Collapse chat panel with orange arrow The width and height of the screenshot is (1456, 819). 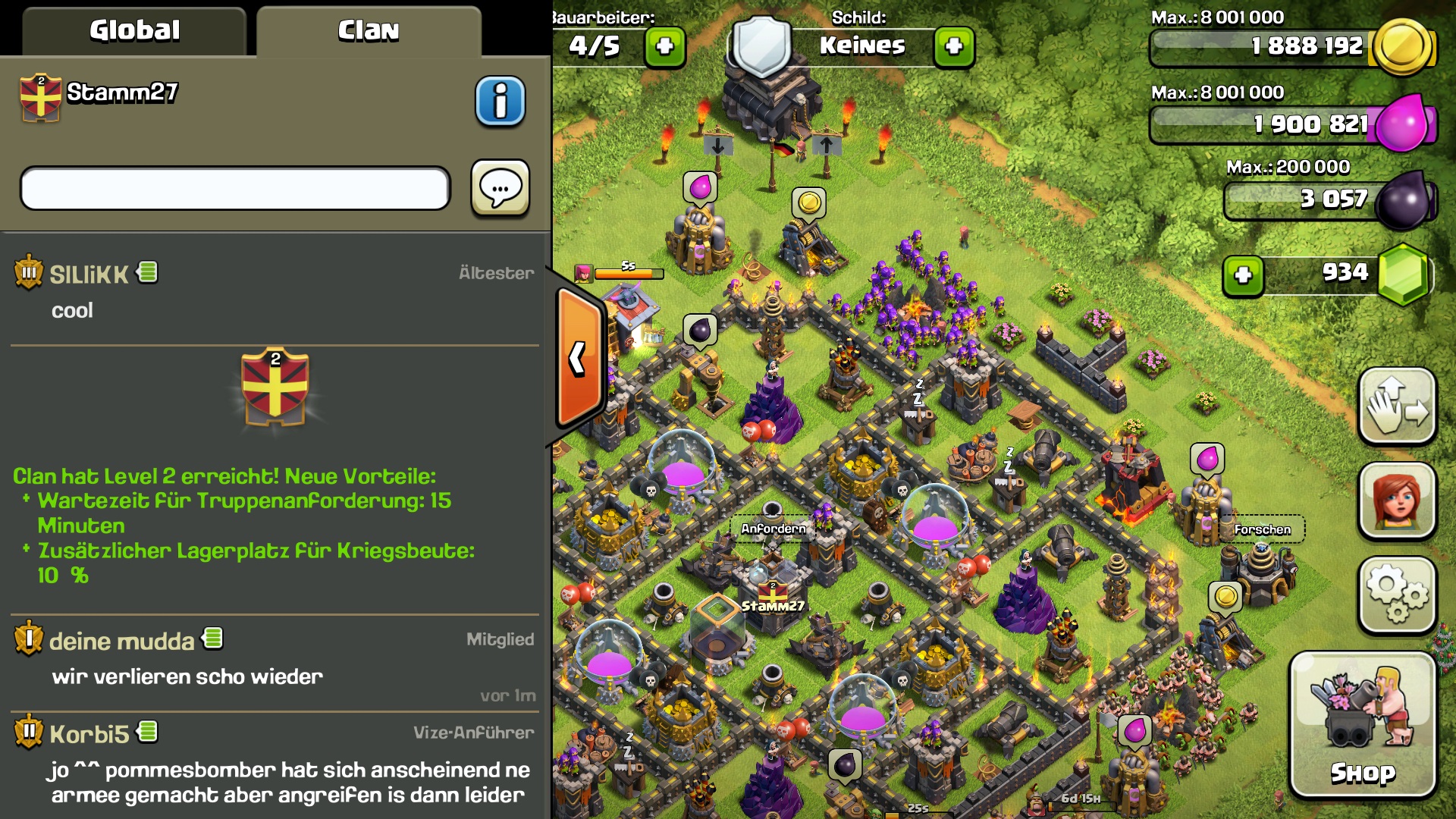point(579,358)
